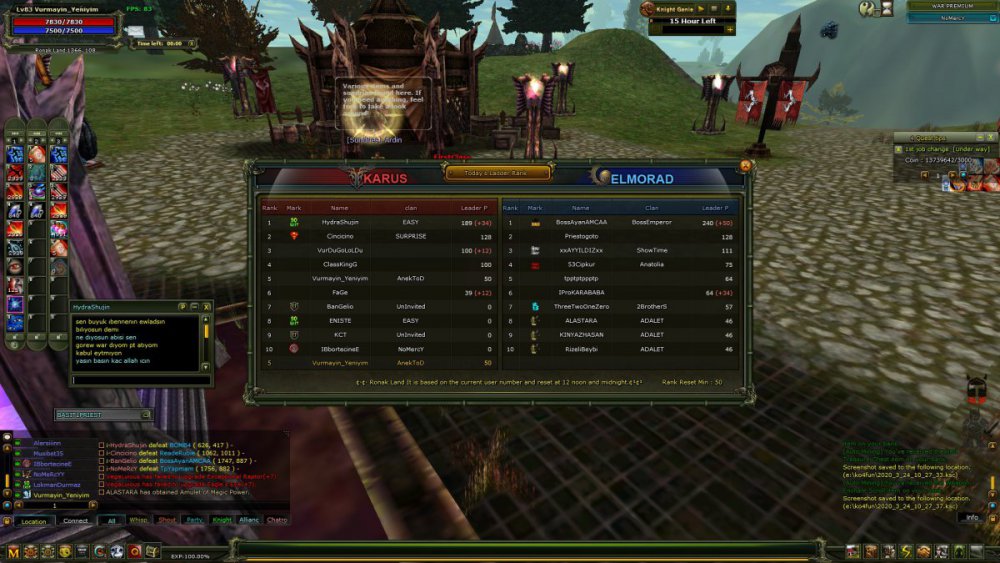
Task: Start the Knight Genie with play button
Action: (701, 8)
